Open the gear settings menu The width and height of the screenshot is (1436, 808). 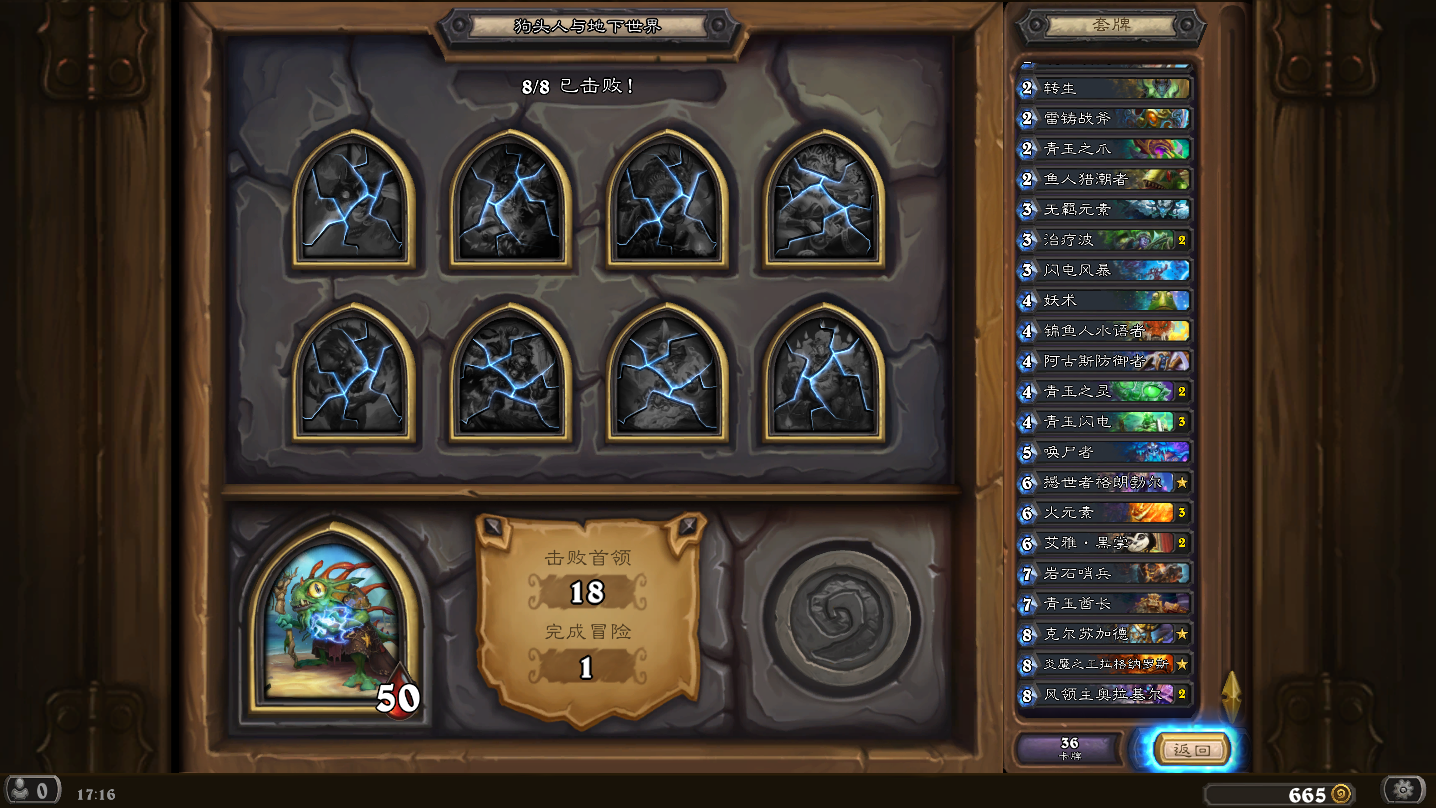tap(1403, 790)
